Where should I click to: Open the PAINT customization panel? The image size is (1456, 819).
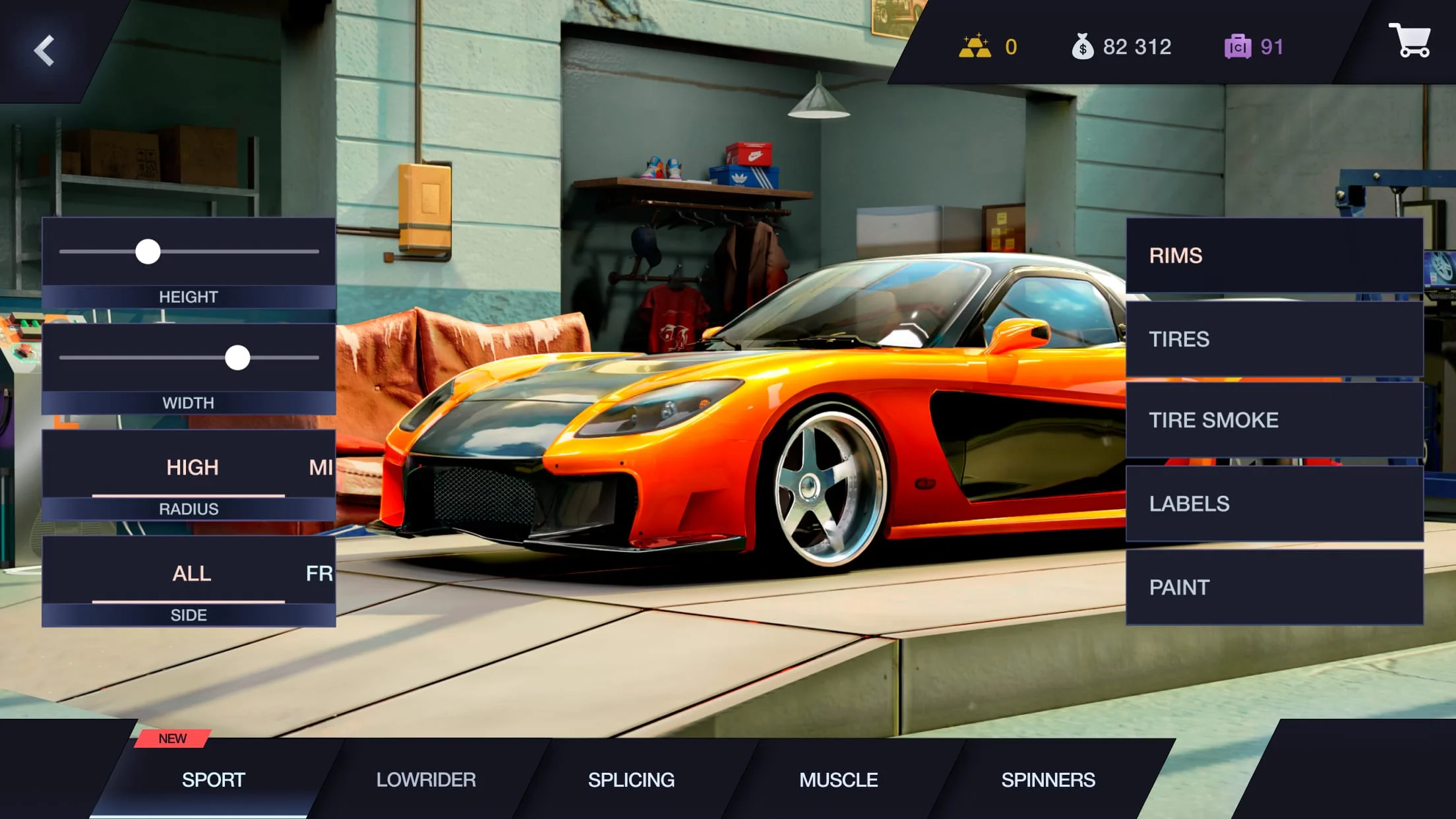point(1273,587)
